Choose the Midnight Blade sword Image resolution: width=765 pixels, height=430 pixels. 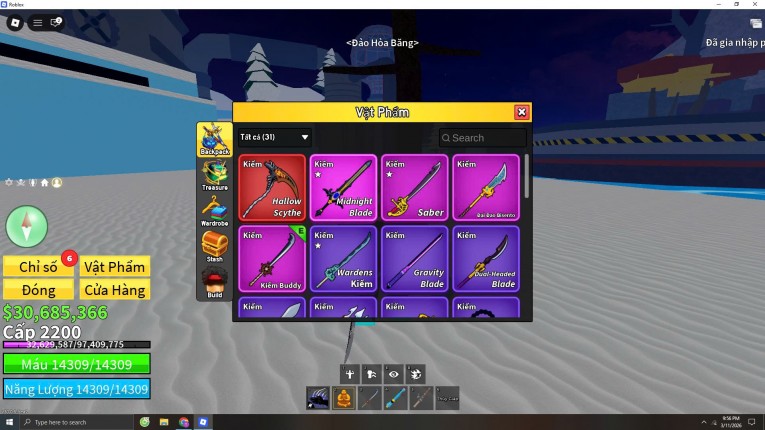343,187
